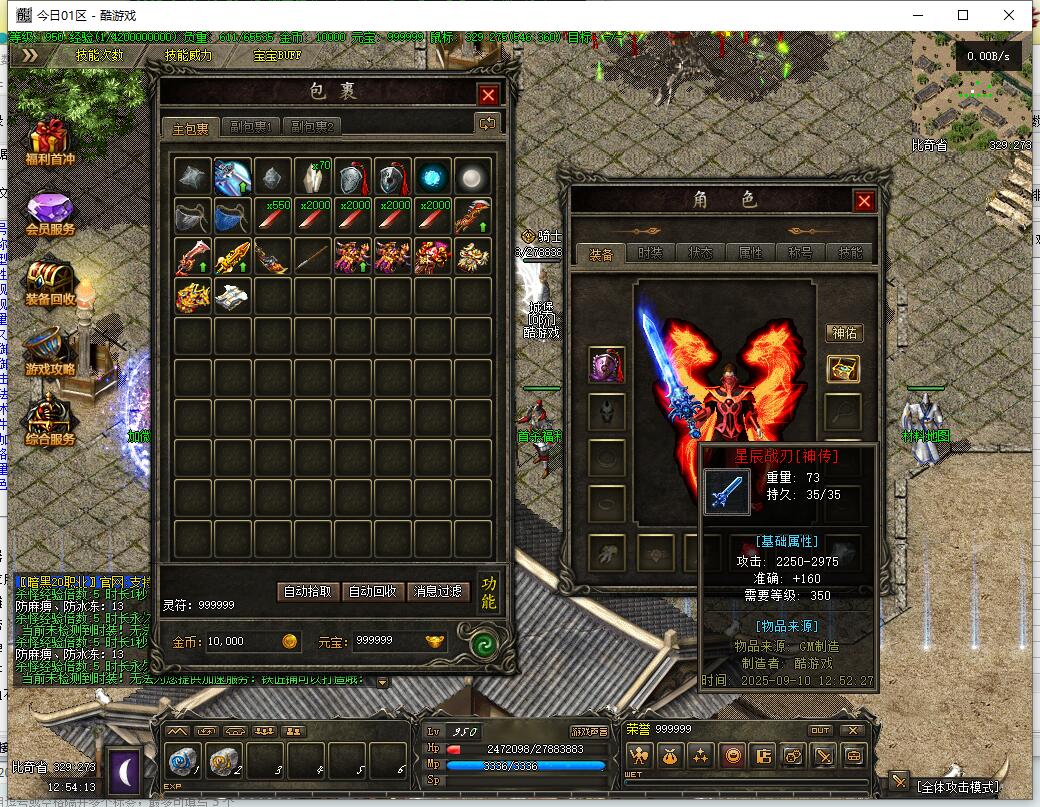Show the 属性 attributes tab
Viewport: 1040px width, 807px height.
pyautogui.click(x=750, y=254)
